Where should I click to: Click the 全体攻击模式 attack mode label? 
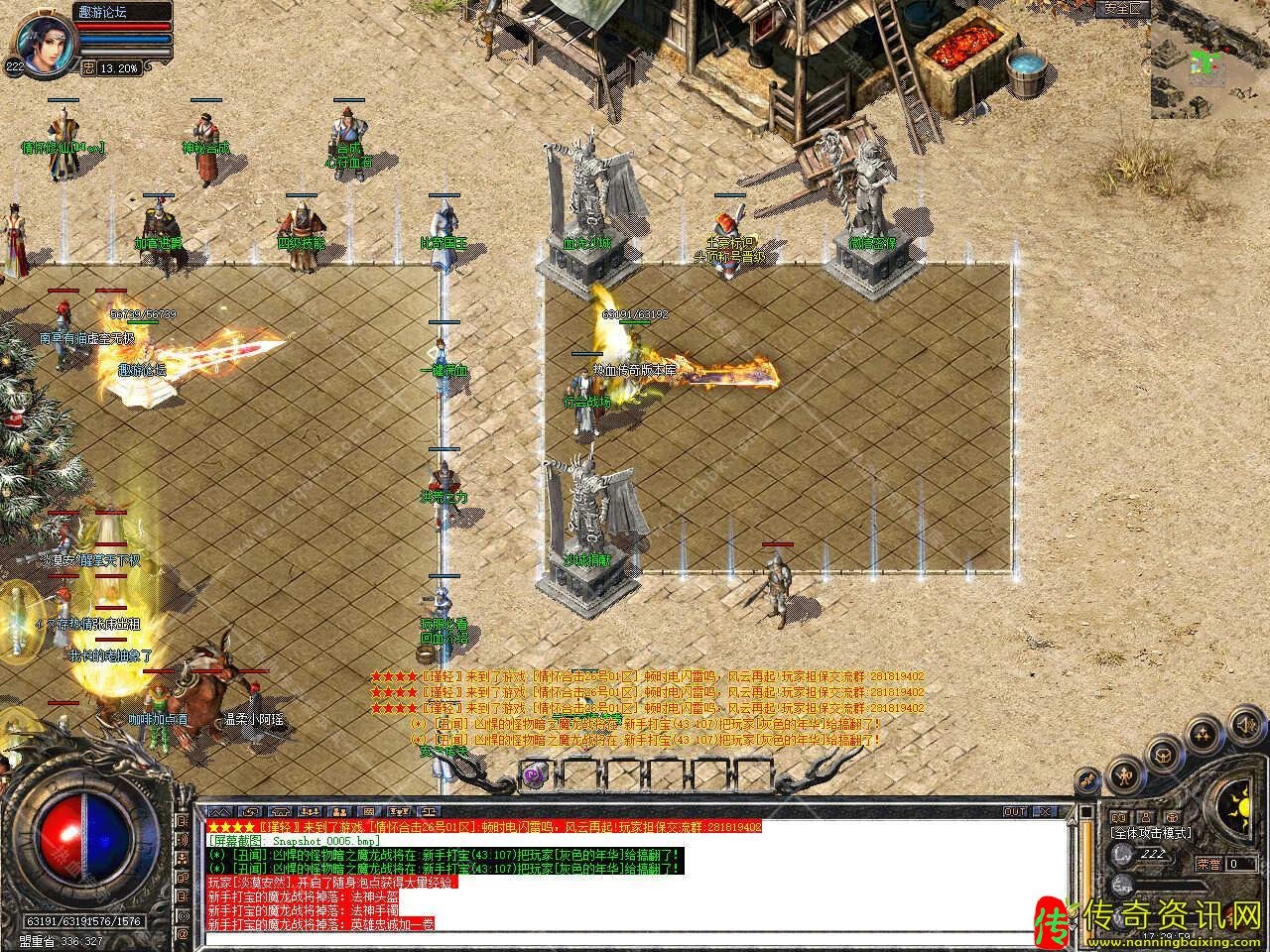pyautogui.click(x=1151, y=834)
